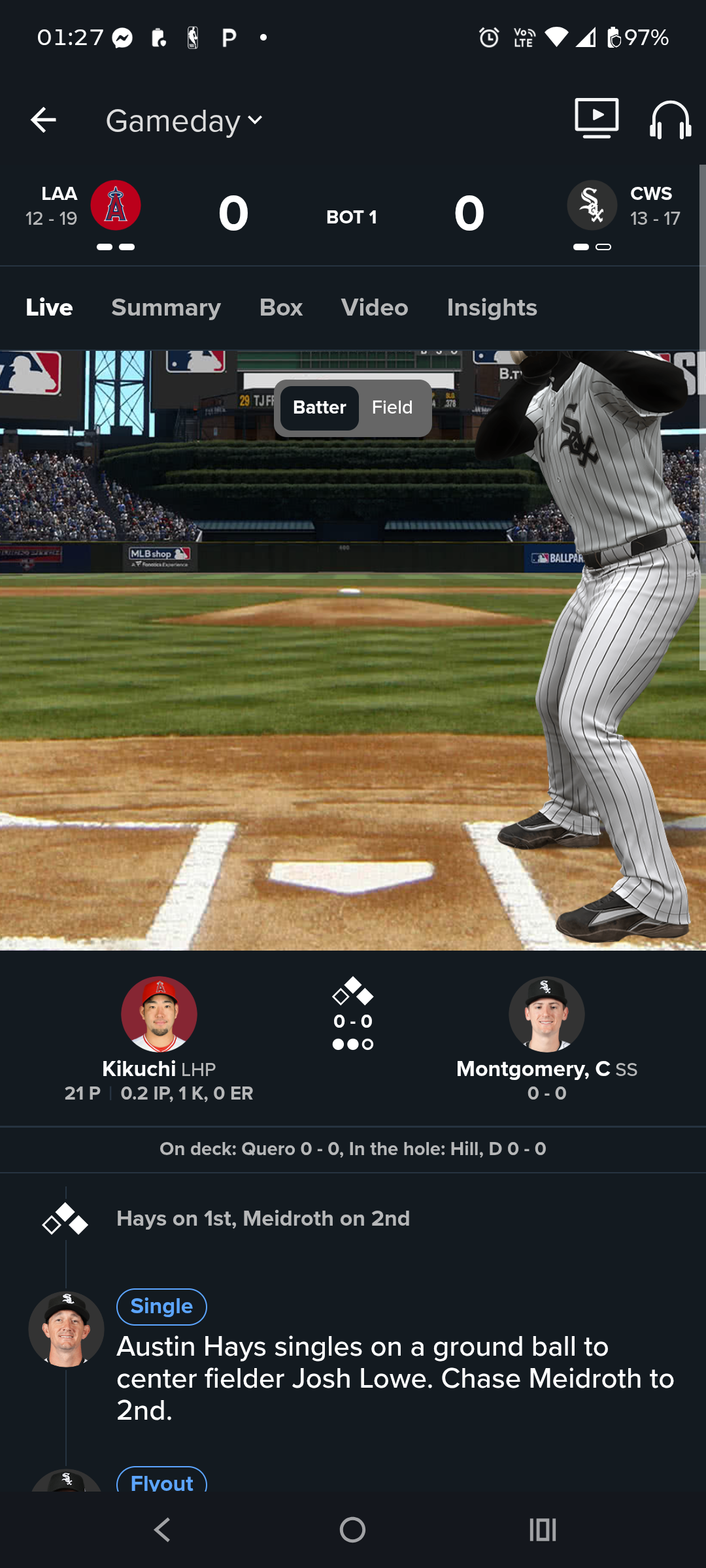Image resolution: width=706 pixels, height=1568 pixels.
Task: Switch to the Summary tab
Action: (x=166, y=308)
